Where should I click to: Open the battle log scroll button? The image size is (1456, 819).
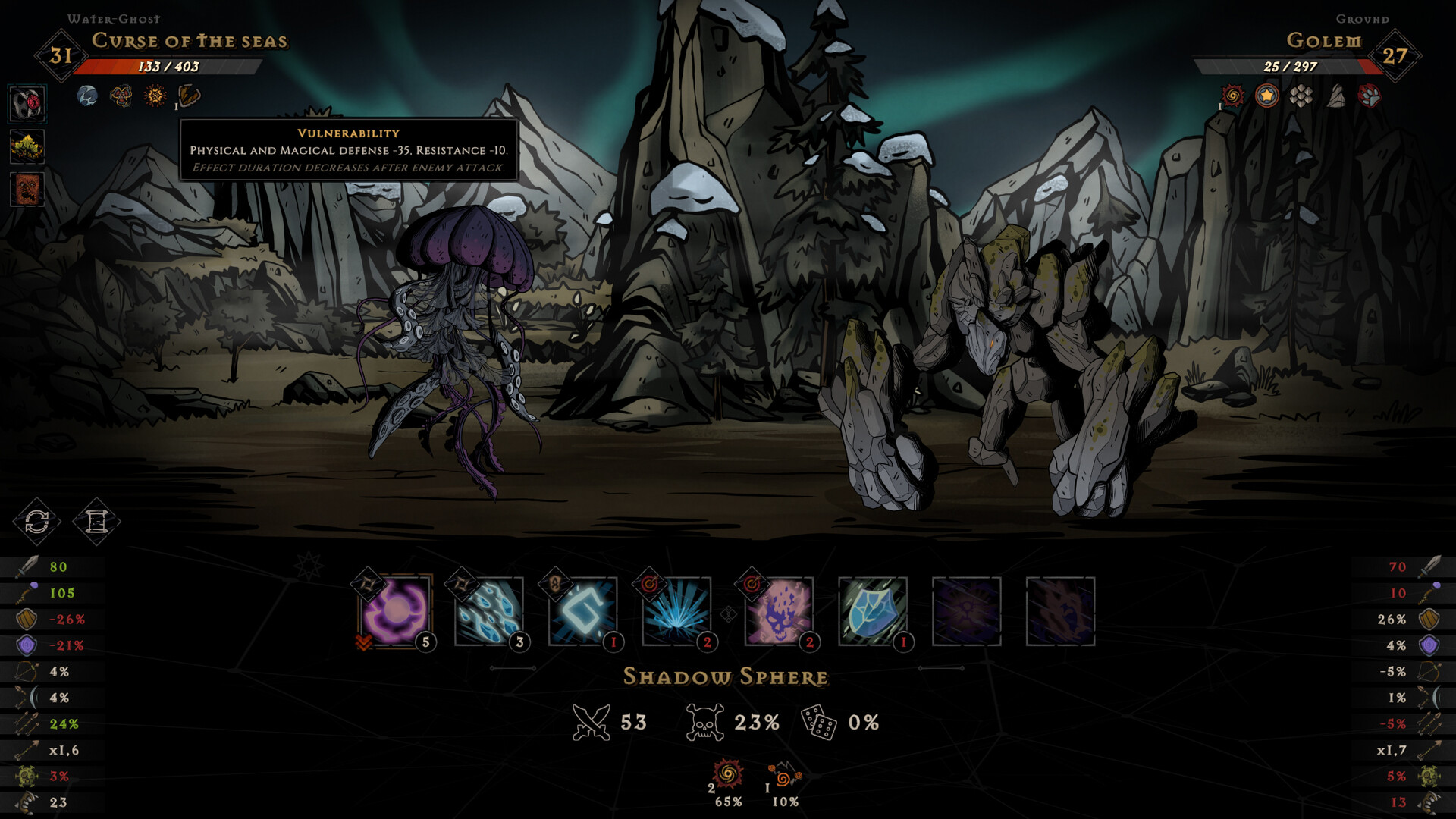click(96, 522)
